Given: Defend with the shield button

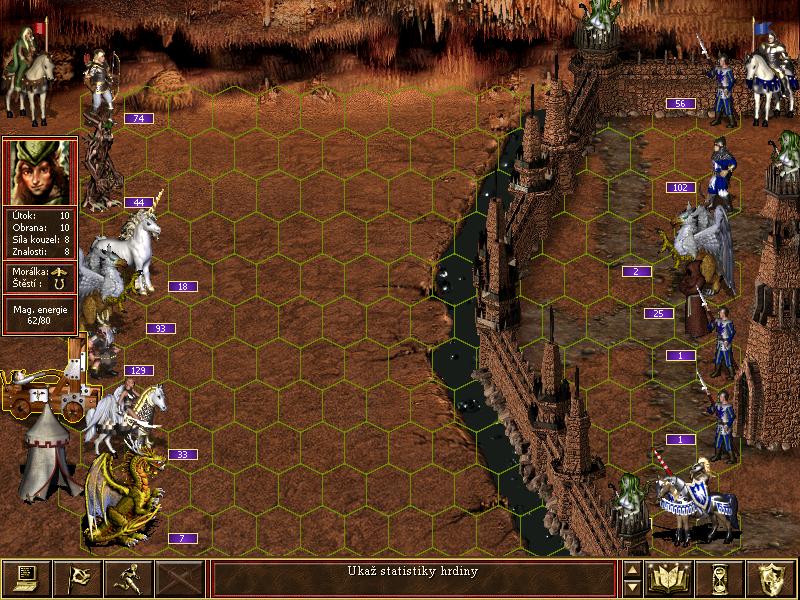Looking at the screenshot, I should pyautogui.click(x=771, y=578).
